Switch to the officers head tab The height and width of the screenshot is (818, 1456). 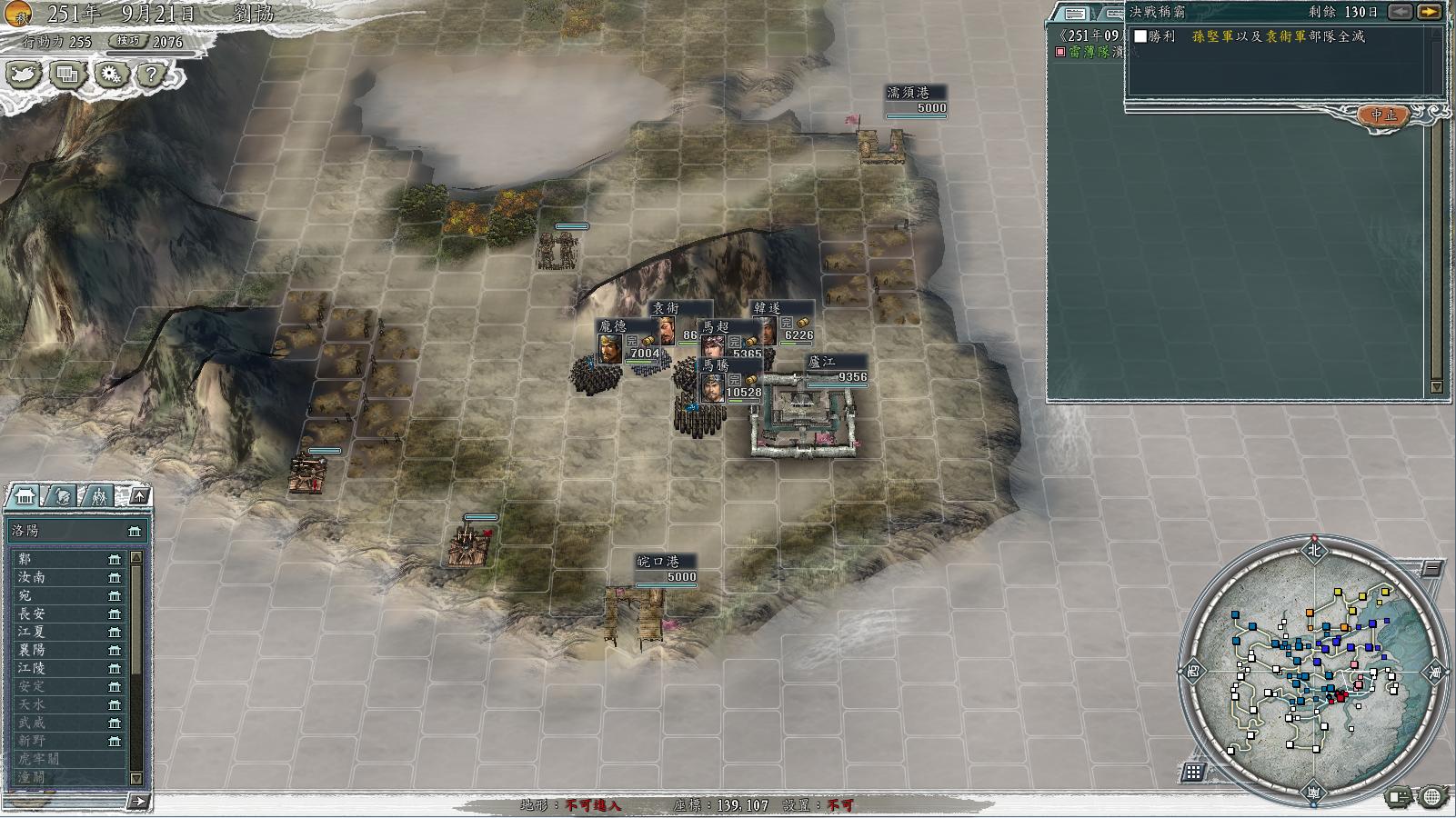62,495
